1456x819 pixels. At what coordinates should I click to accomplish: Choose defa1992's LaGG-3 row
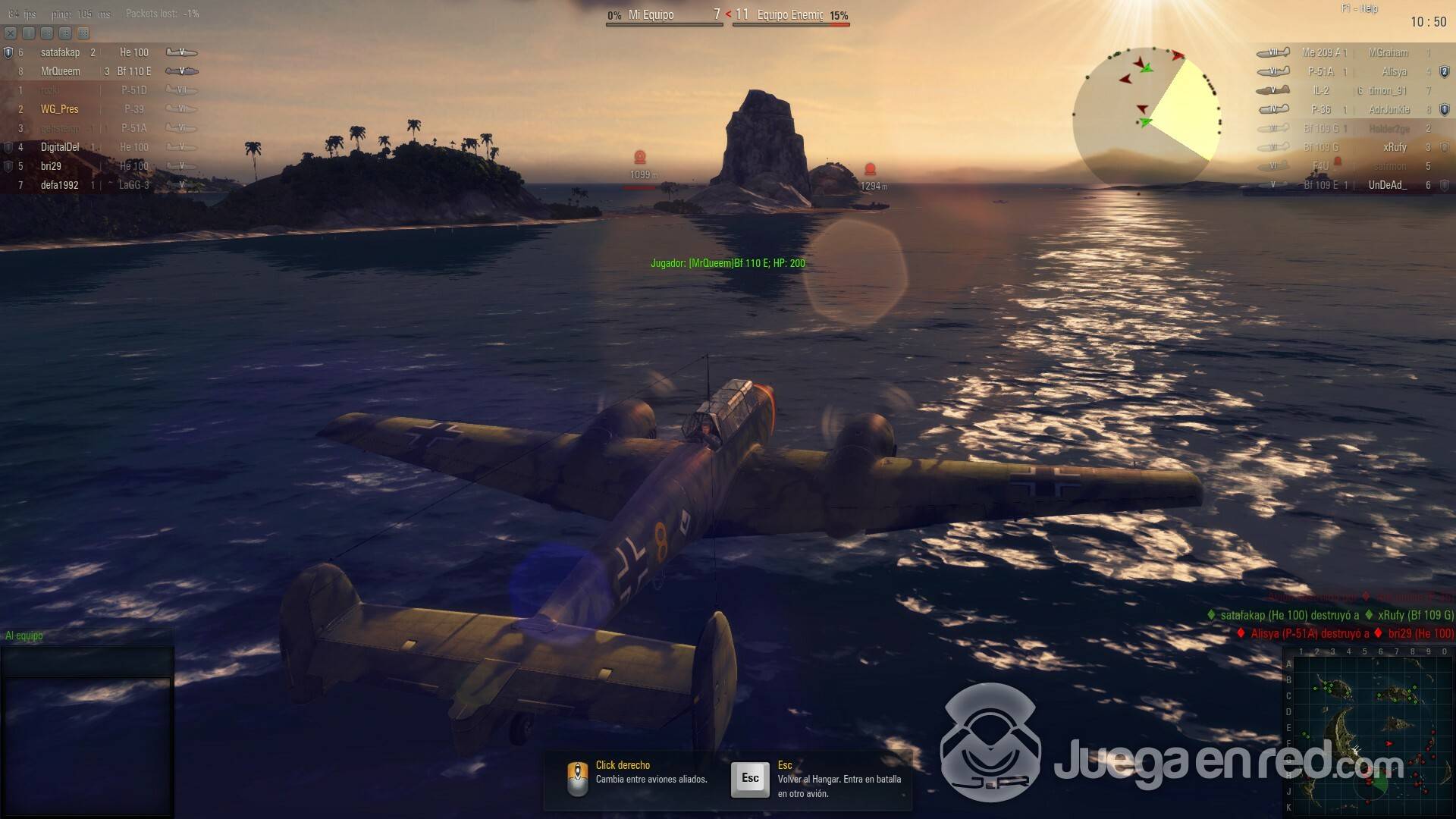point(99,185)
